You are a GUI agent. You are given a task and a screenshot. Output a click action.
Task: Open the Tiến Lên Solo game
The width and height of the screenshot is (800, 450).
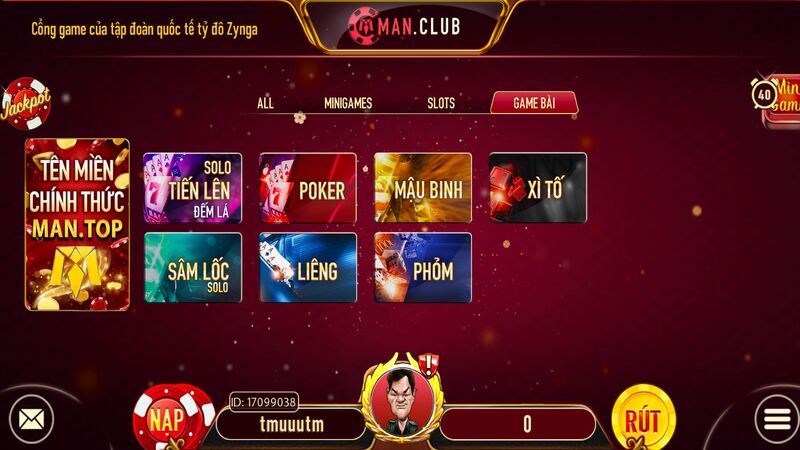(x=193, y=187)
